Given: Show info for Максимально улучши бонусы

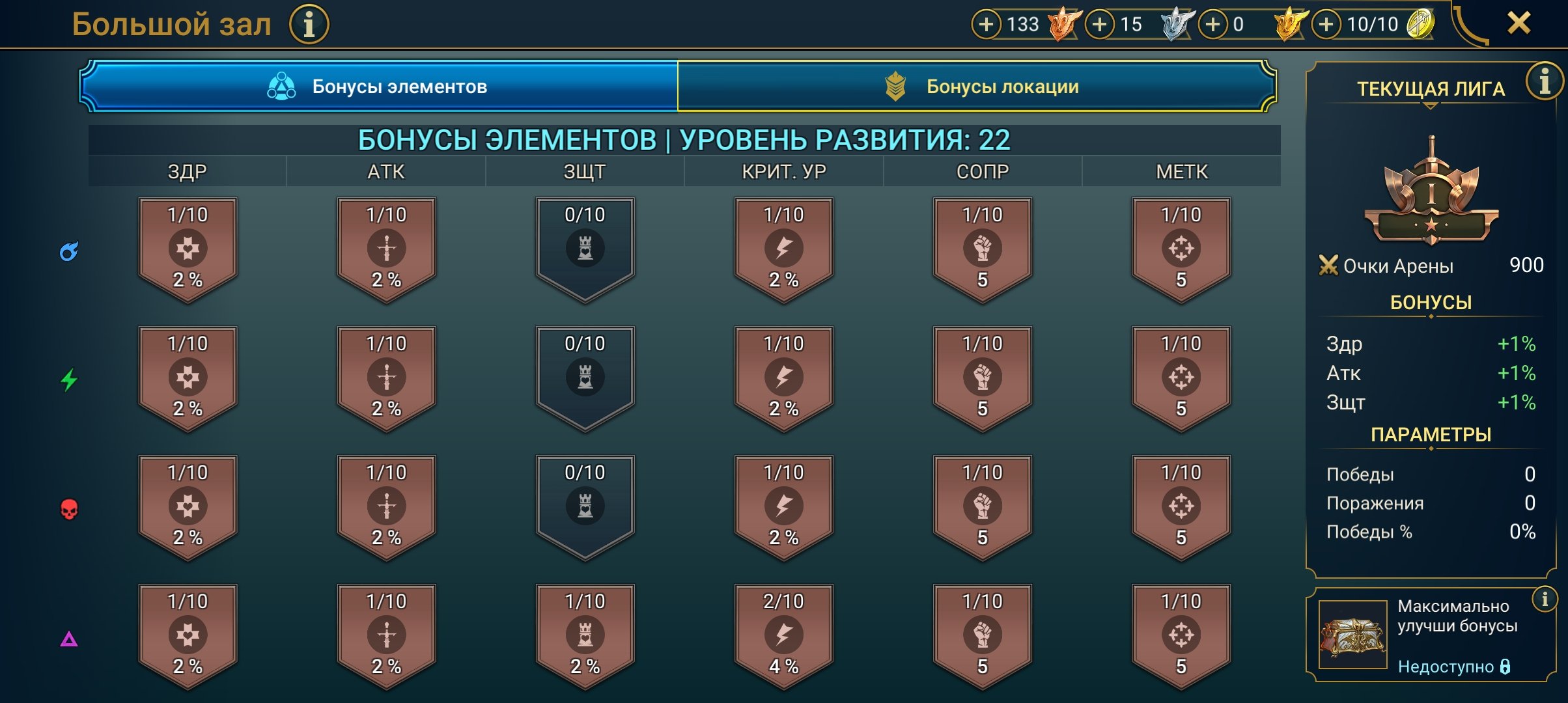Looking at the screenshot, I should [x=1545, y=599].
